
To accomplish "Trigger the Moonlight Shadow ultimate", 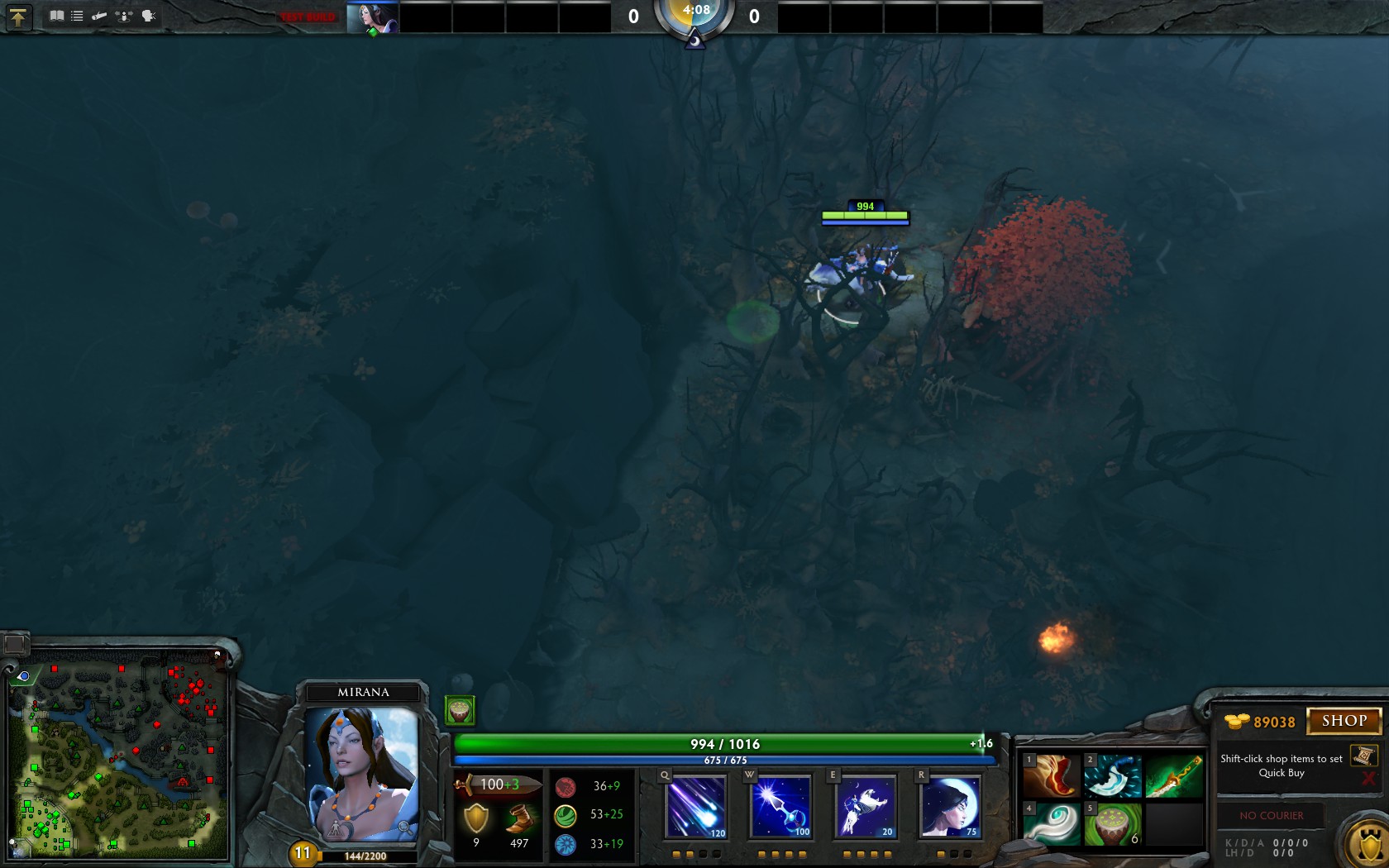I will 950,806.
